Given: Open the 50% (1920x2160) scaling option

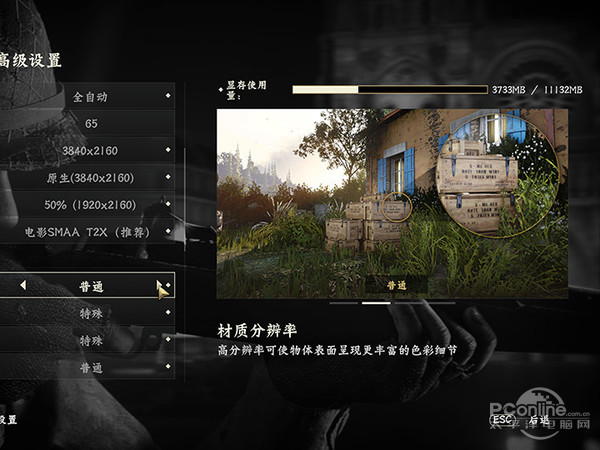Looking at the screenshot, I should 90,204.
